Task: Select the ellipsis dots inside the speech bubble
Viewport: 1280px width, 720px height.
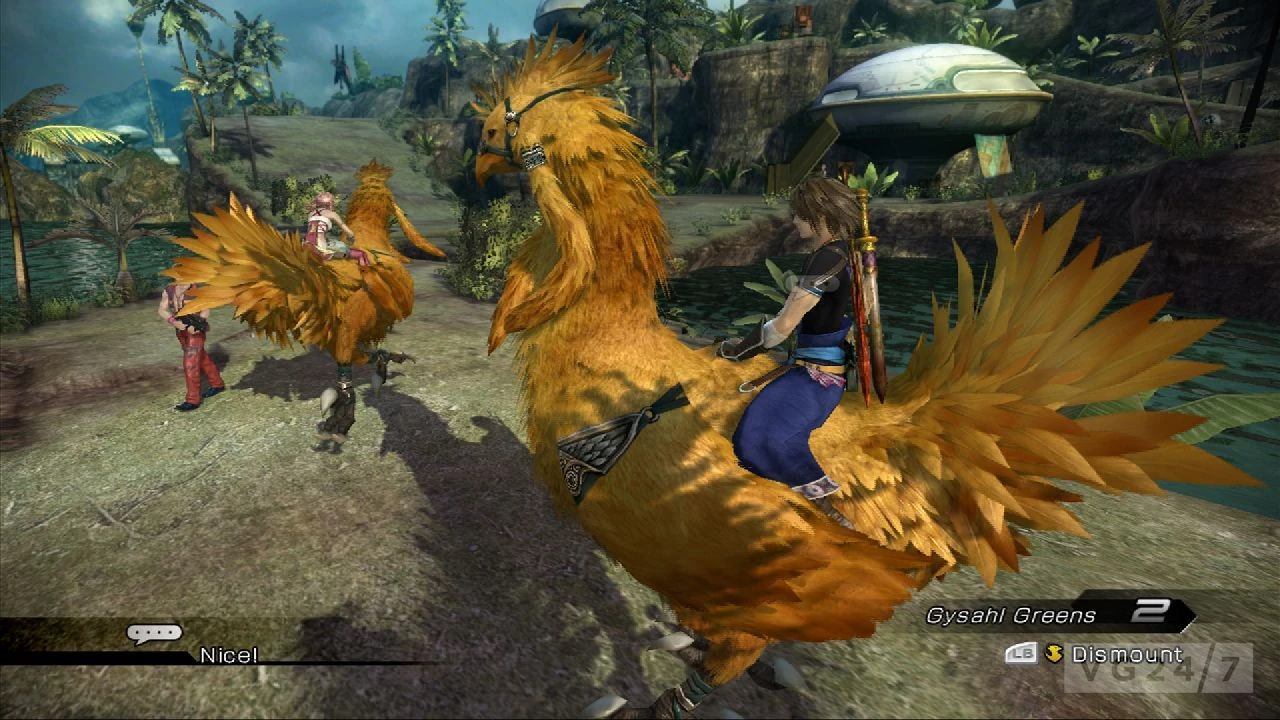Action: 152,630
